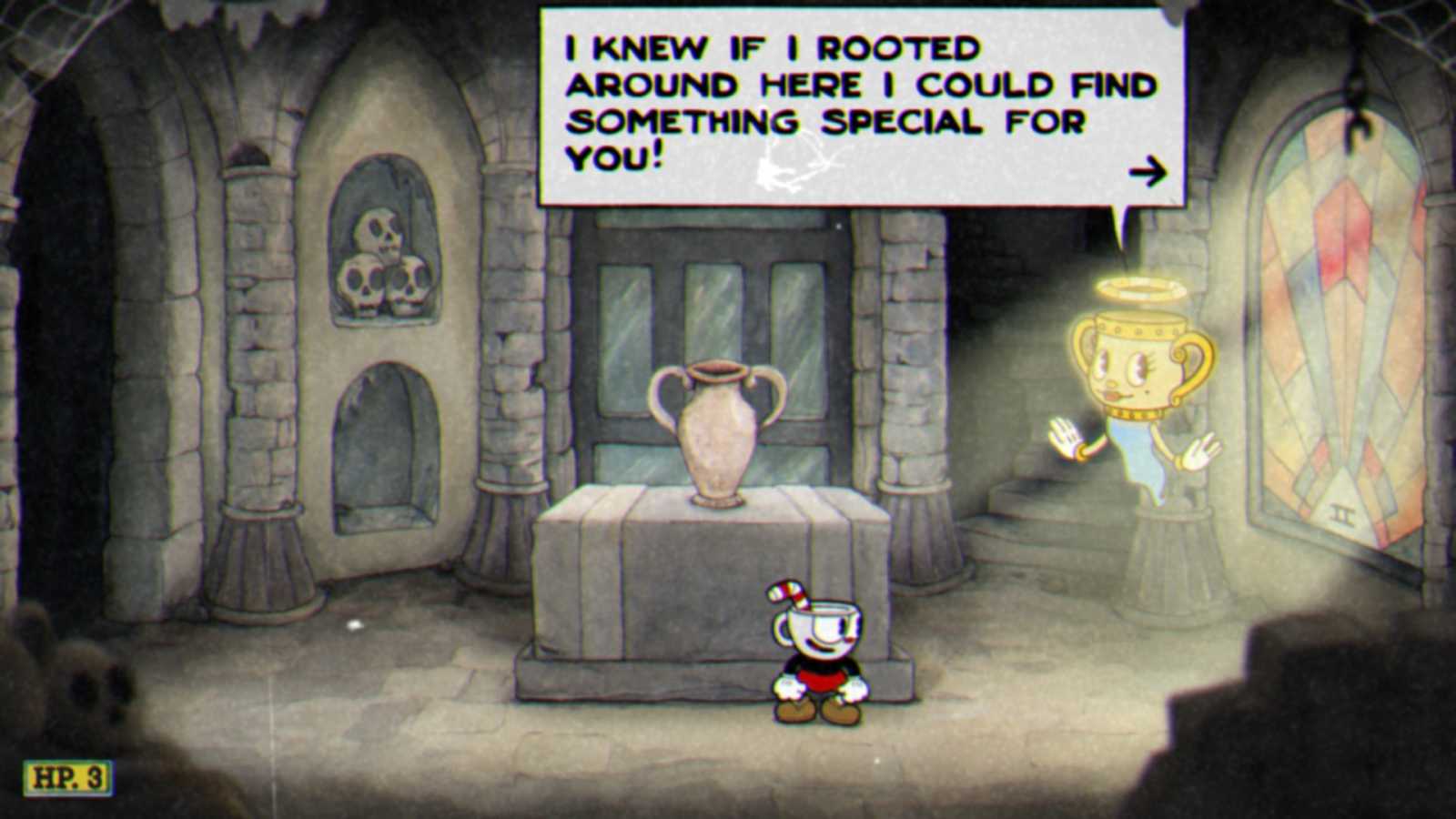Expand the dialogue text box
1456x819 pixels.
tap(855, 105)
